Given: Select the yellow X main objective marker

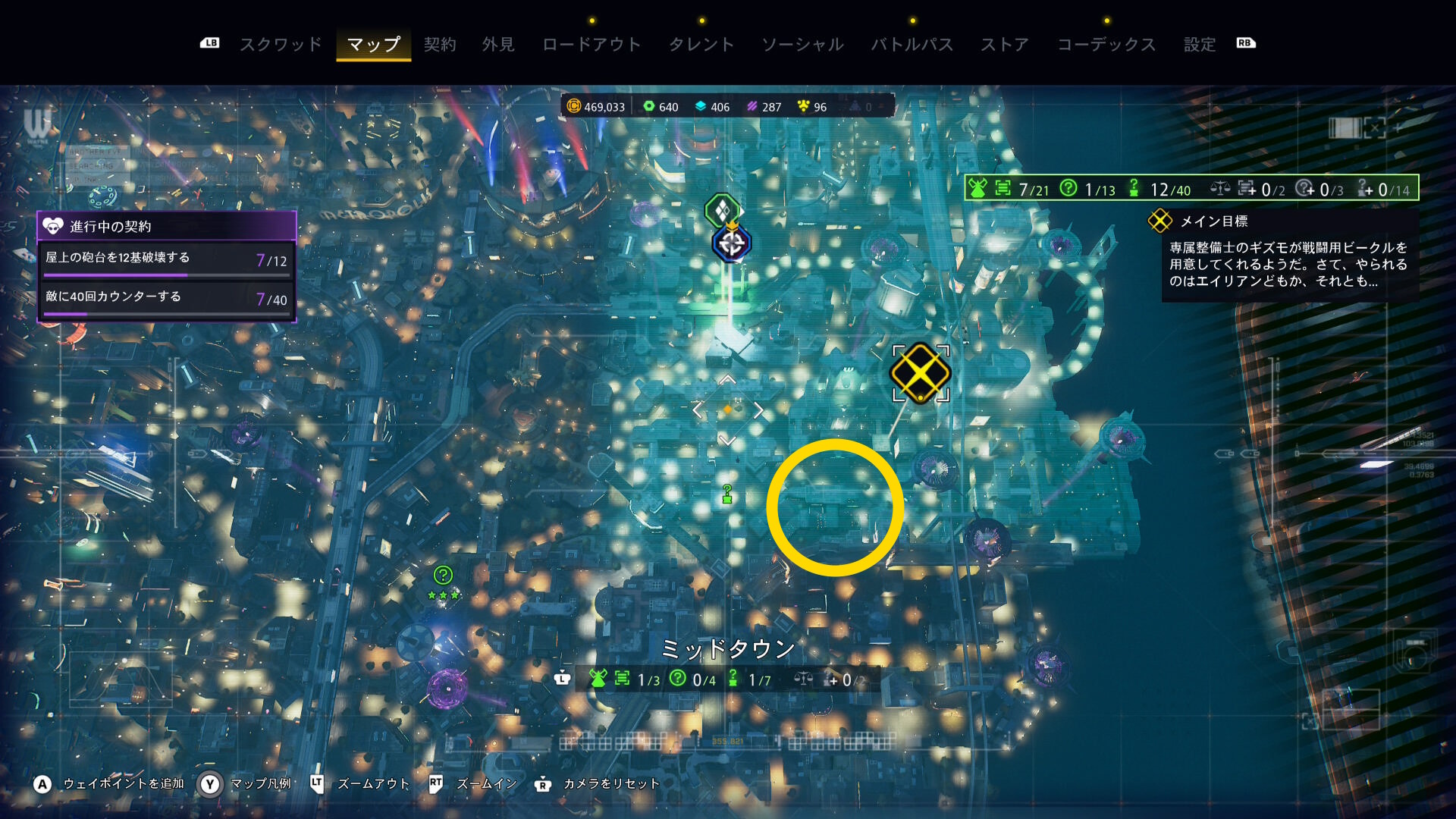Looking at the screenshot, I should [920, 372].
